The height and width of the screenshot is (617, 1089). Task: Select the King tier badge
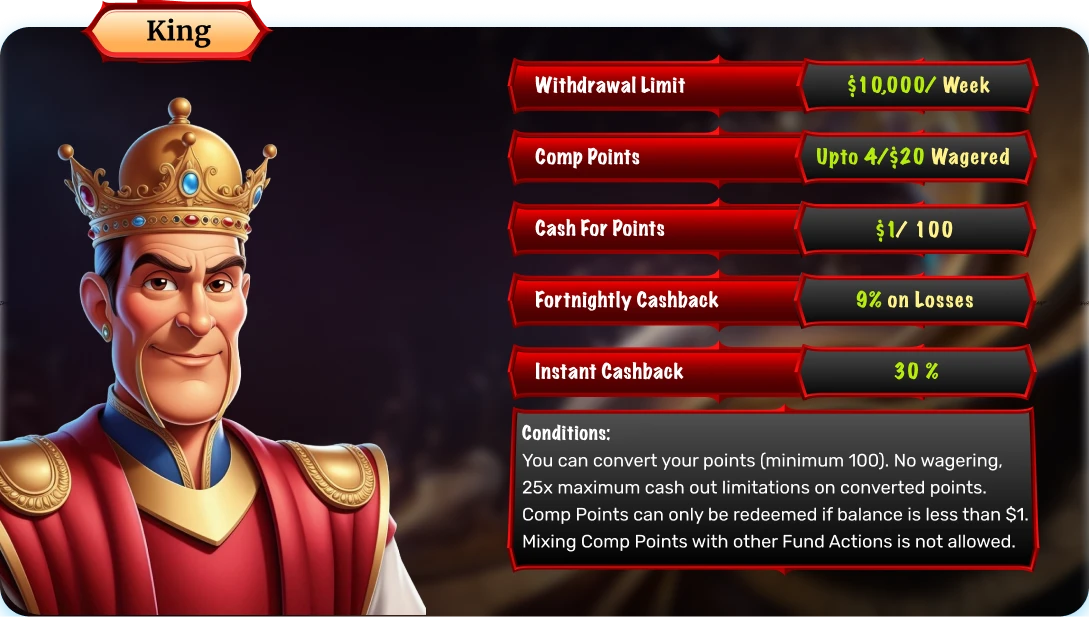pyautogui.click(x=178, y=31)
